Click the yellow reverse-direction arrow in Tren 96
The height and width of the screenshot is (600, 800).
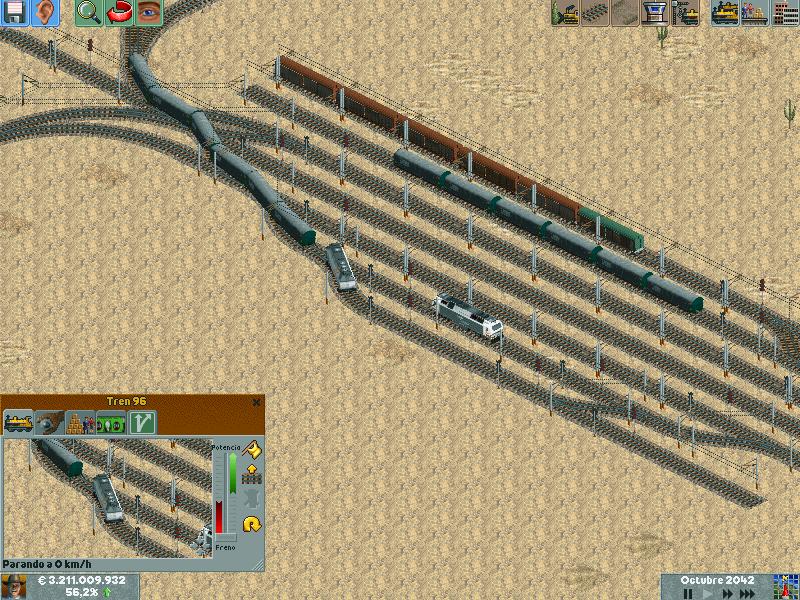click(251, 523)
